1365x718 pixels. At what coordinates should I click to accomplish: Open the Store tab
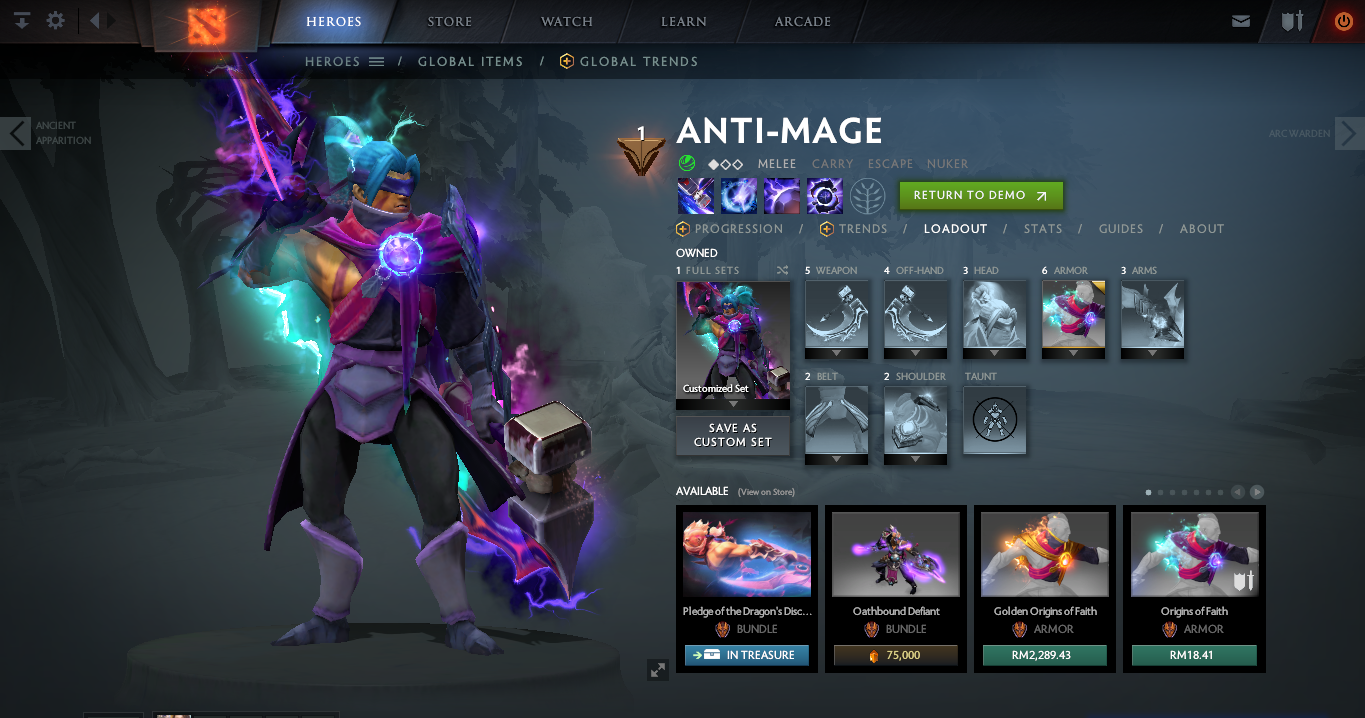click(450, 22)
